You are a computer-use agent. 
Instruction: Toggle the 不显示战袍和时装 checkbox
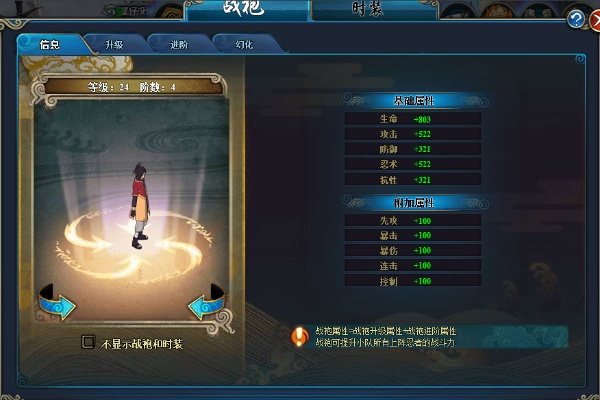pyautogui.click(x=88, y=342)
